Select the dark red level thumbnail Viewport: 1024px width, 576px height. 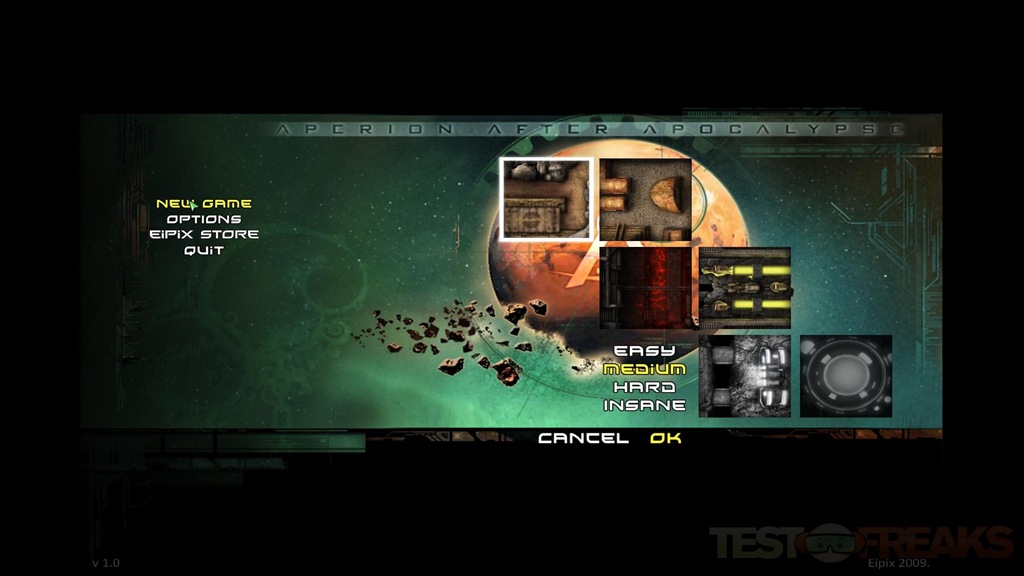pos(645,288)
